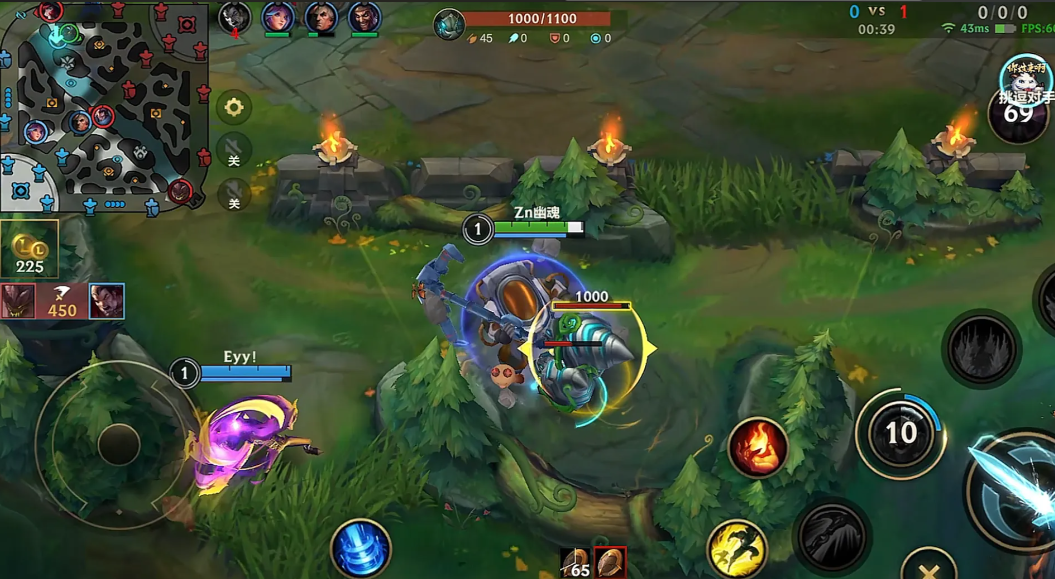This screenshot has width=1055, height=579.
Task: Open the shop via the gold coins
Action: coord(29,249)
